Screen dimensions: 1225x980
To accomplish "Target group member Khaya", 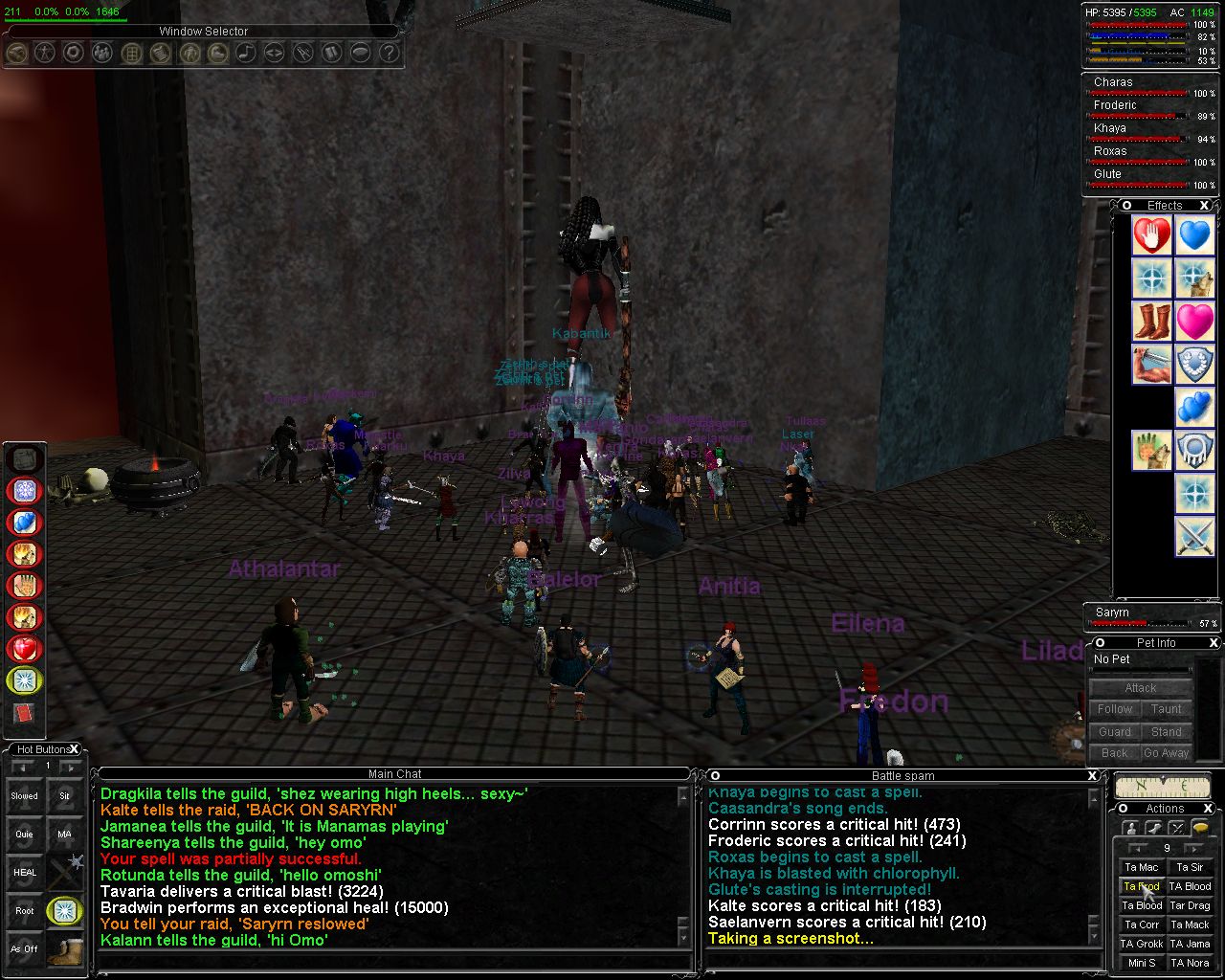I will click(1110, 128).
